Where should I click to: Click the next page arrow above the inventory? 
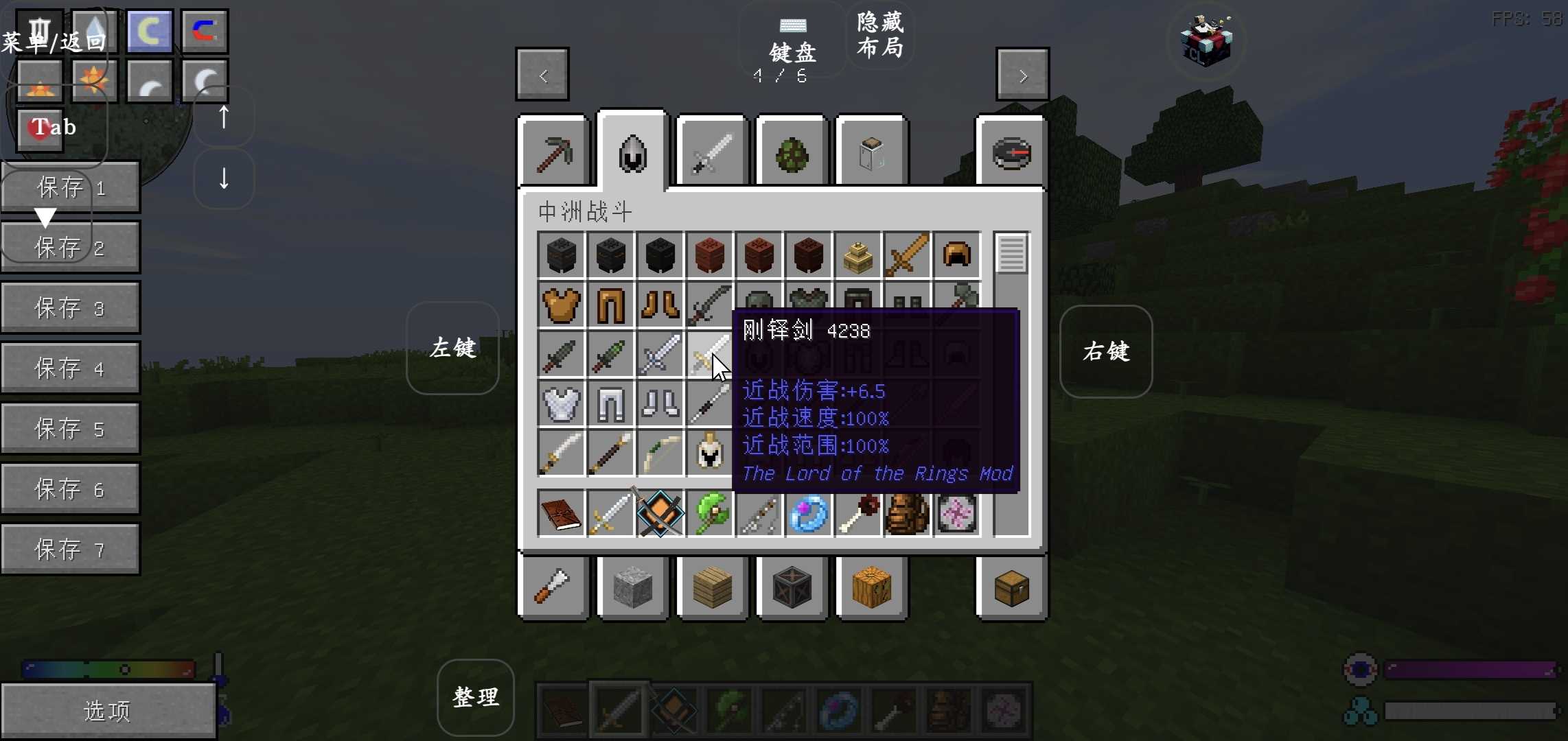pyautogui.click(x=1022, y=74)
